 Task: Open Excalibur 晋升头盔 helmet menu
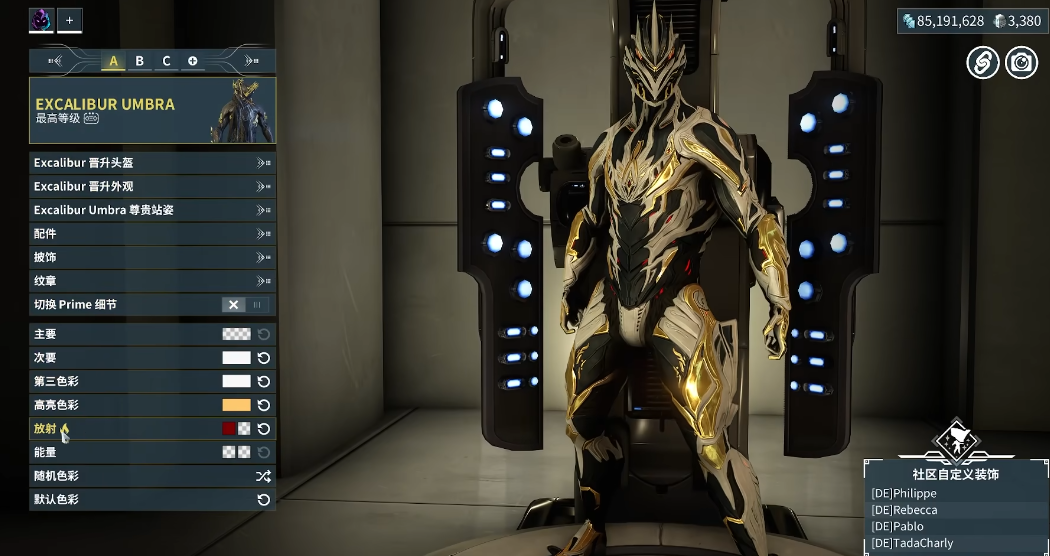click(152, 162)
